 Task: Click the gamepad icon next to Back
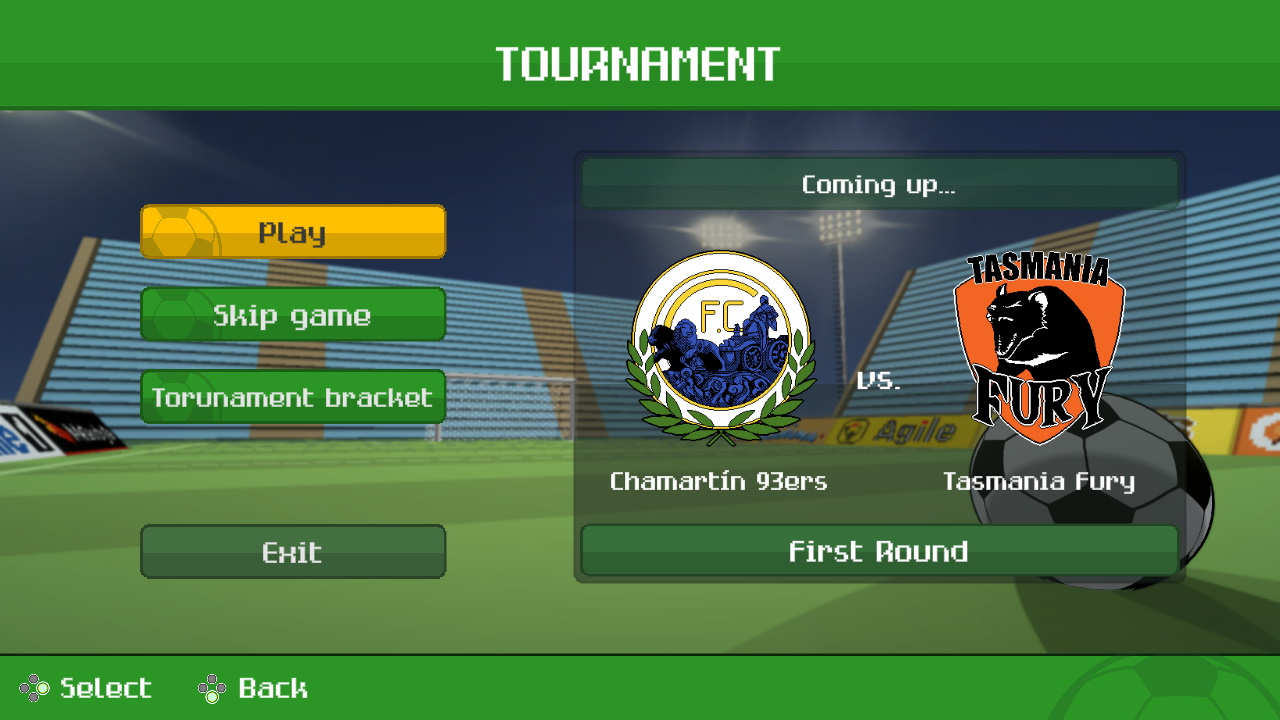[x=213, y=688]
